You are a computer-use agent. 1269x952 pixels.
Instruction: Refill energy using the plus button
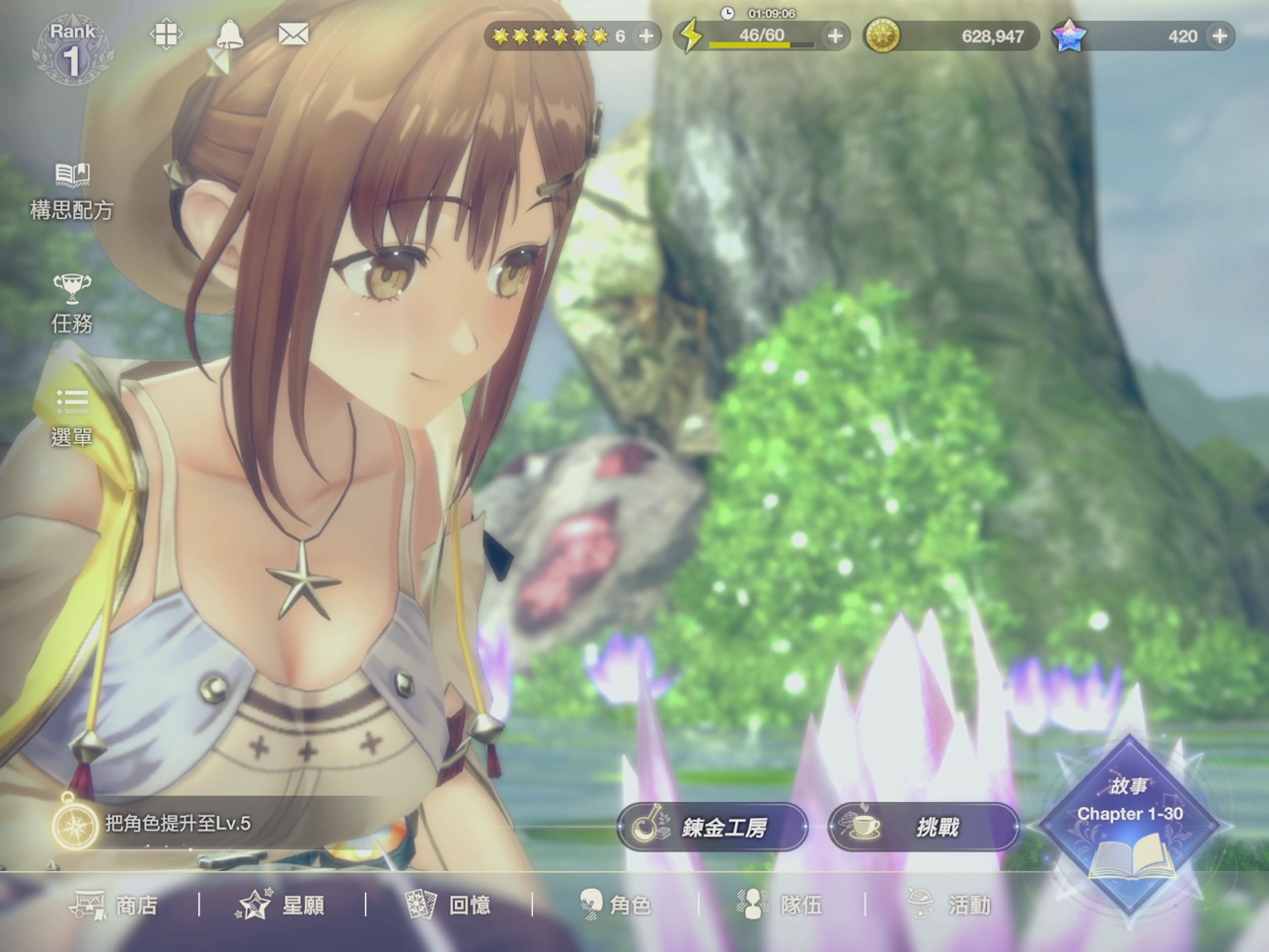click(835, 37)
